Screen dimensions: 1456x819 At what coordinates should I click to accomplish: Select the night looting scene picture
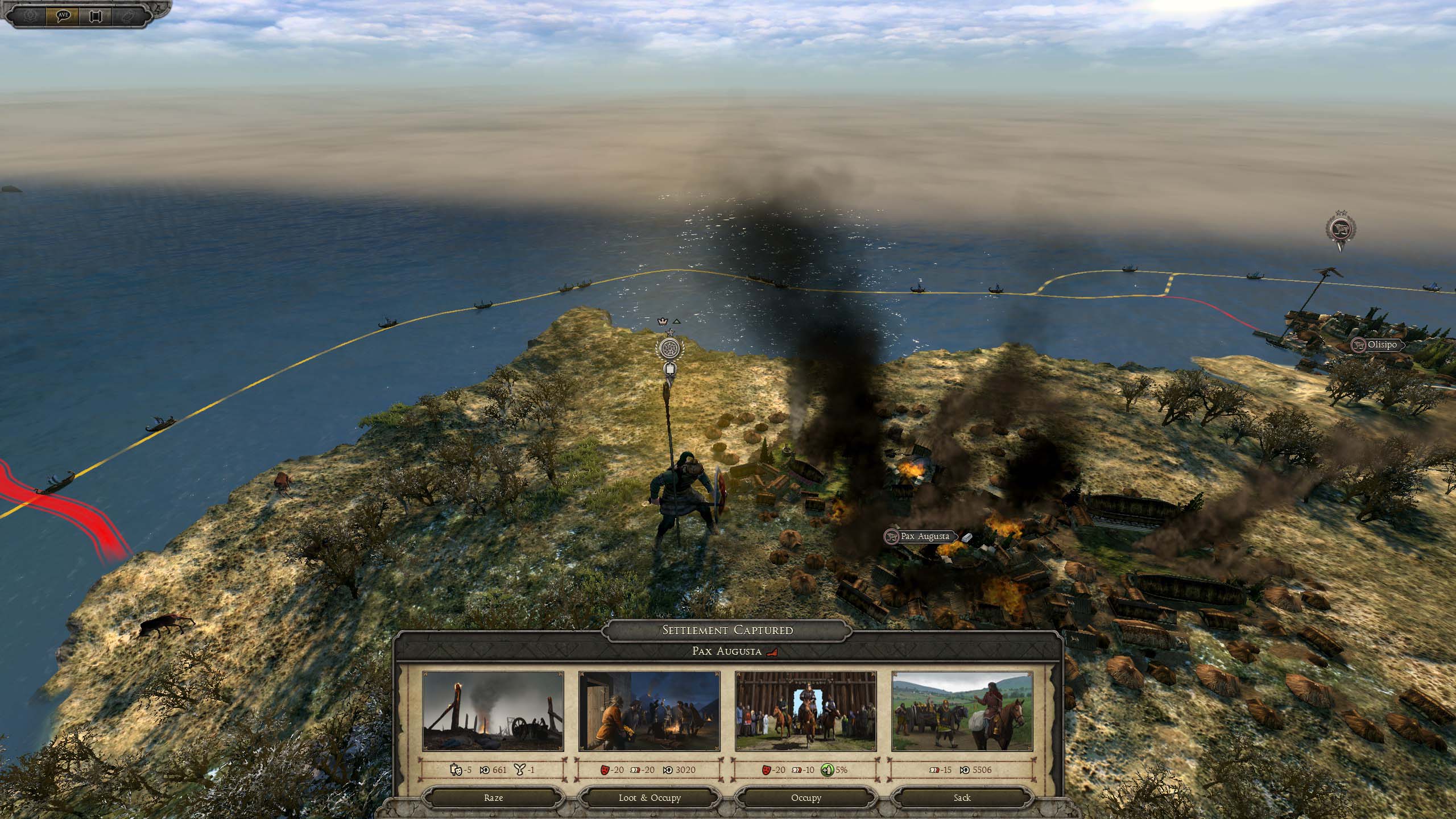(x=650, y=711)
